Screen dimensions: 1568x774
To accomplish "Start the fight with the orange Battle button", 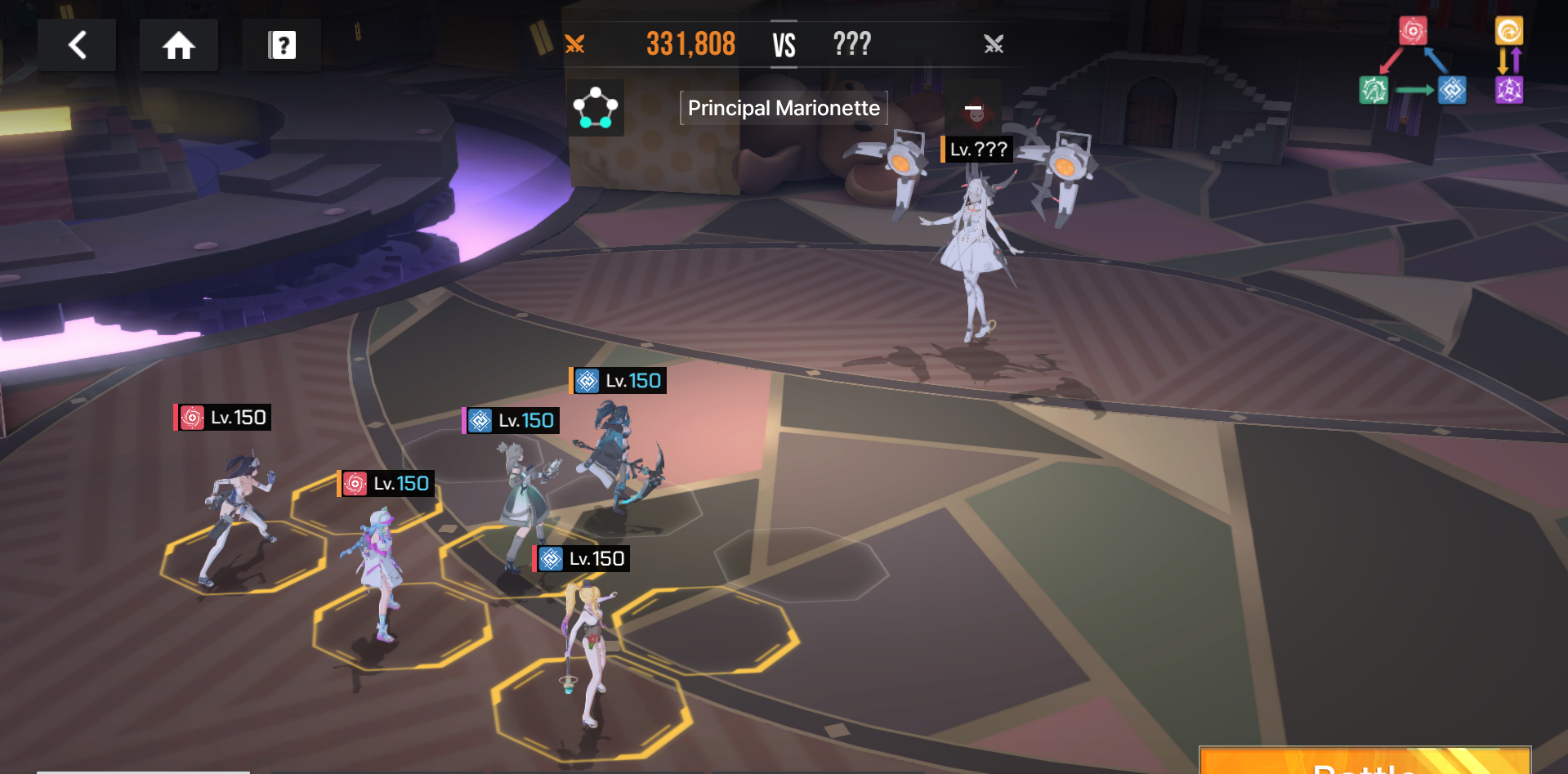I will coord(1364,761).
